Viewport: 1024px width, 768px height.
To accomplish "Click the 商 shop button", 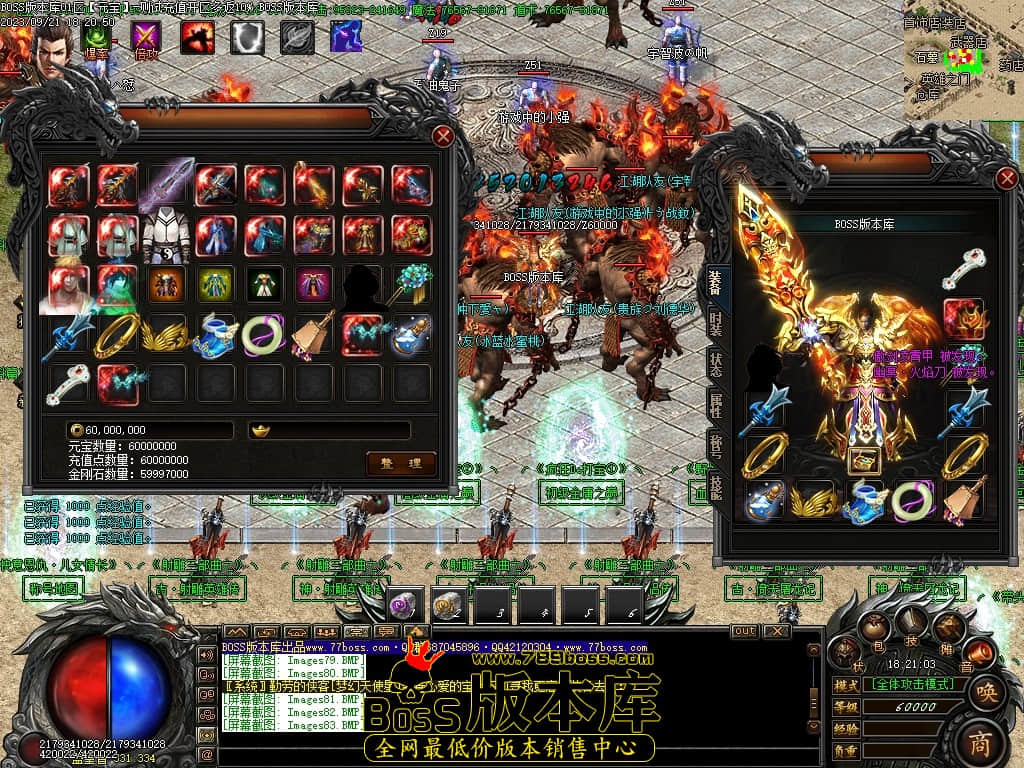I will [x=983, y=742].
